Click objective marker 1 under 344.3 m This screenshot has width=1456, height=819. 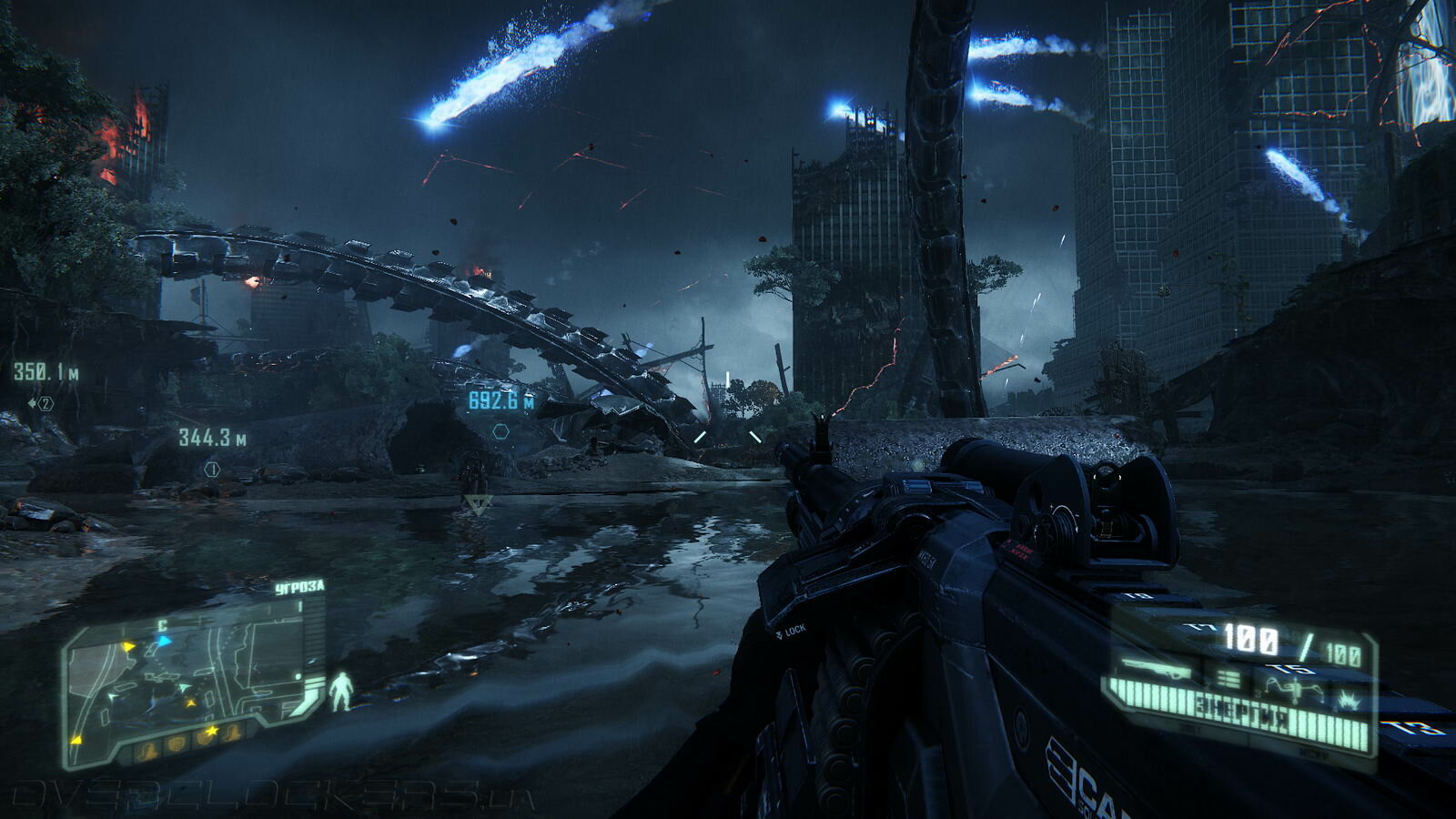[x=212, y=470]
